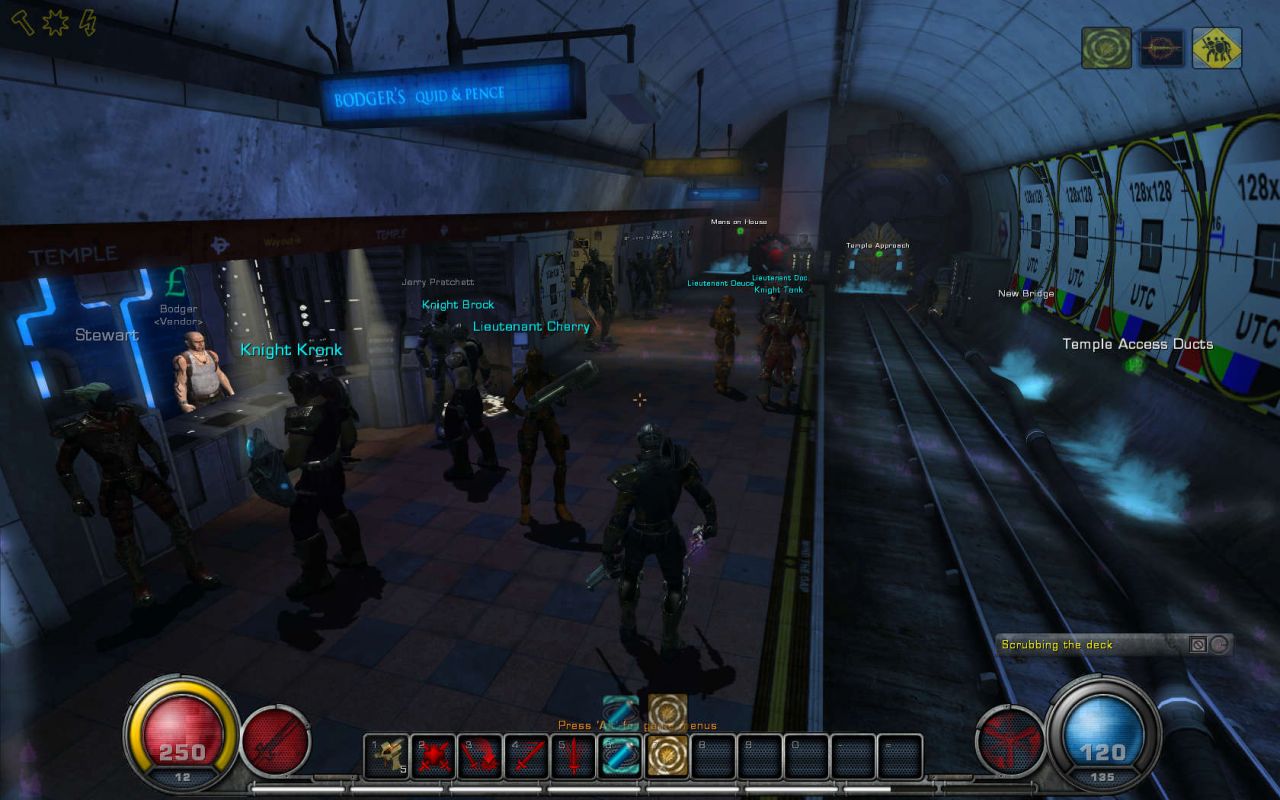Image resolution: width=1280 pixels, height=800 pixels.
Task: Select the Scrubbing the deck quest entry
Action: pos(1057,645)
